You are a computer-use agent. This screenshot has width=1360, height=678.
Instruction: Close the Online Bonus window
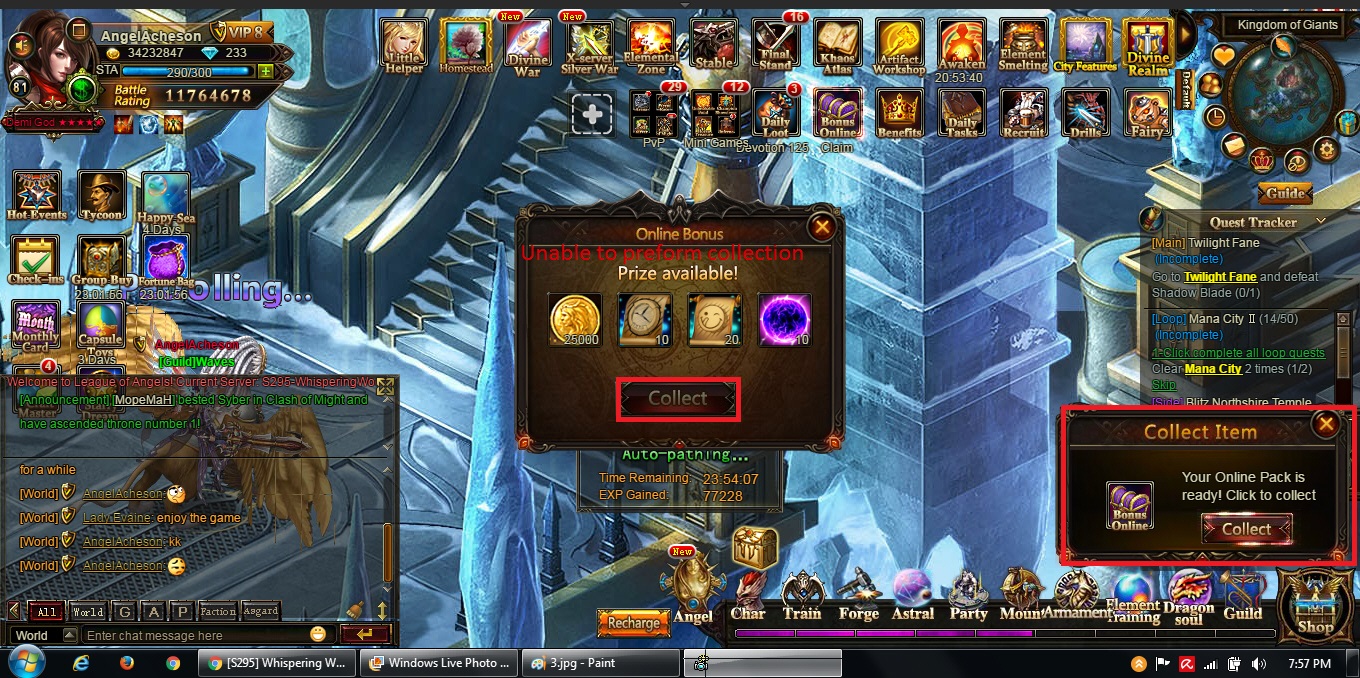[822, 228]
